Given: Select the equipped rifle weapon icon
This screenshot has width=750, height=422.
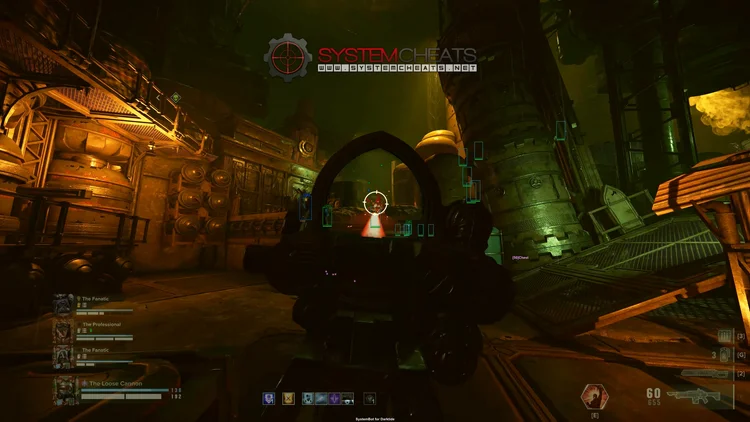Looking at the screenshot, I should [x=696, y=396].
